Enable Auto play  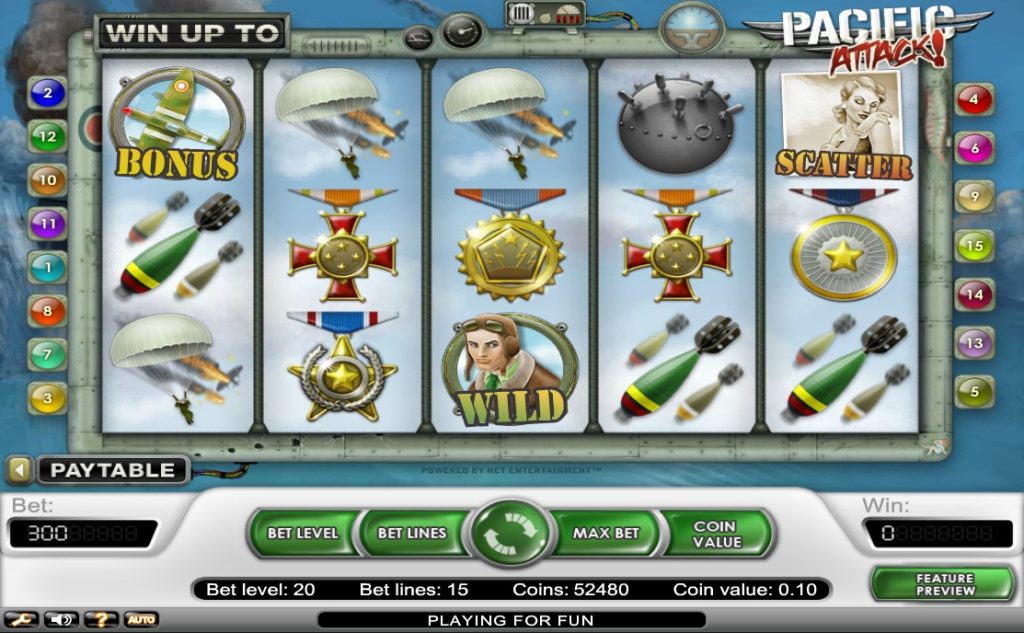pos(141,620)
